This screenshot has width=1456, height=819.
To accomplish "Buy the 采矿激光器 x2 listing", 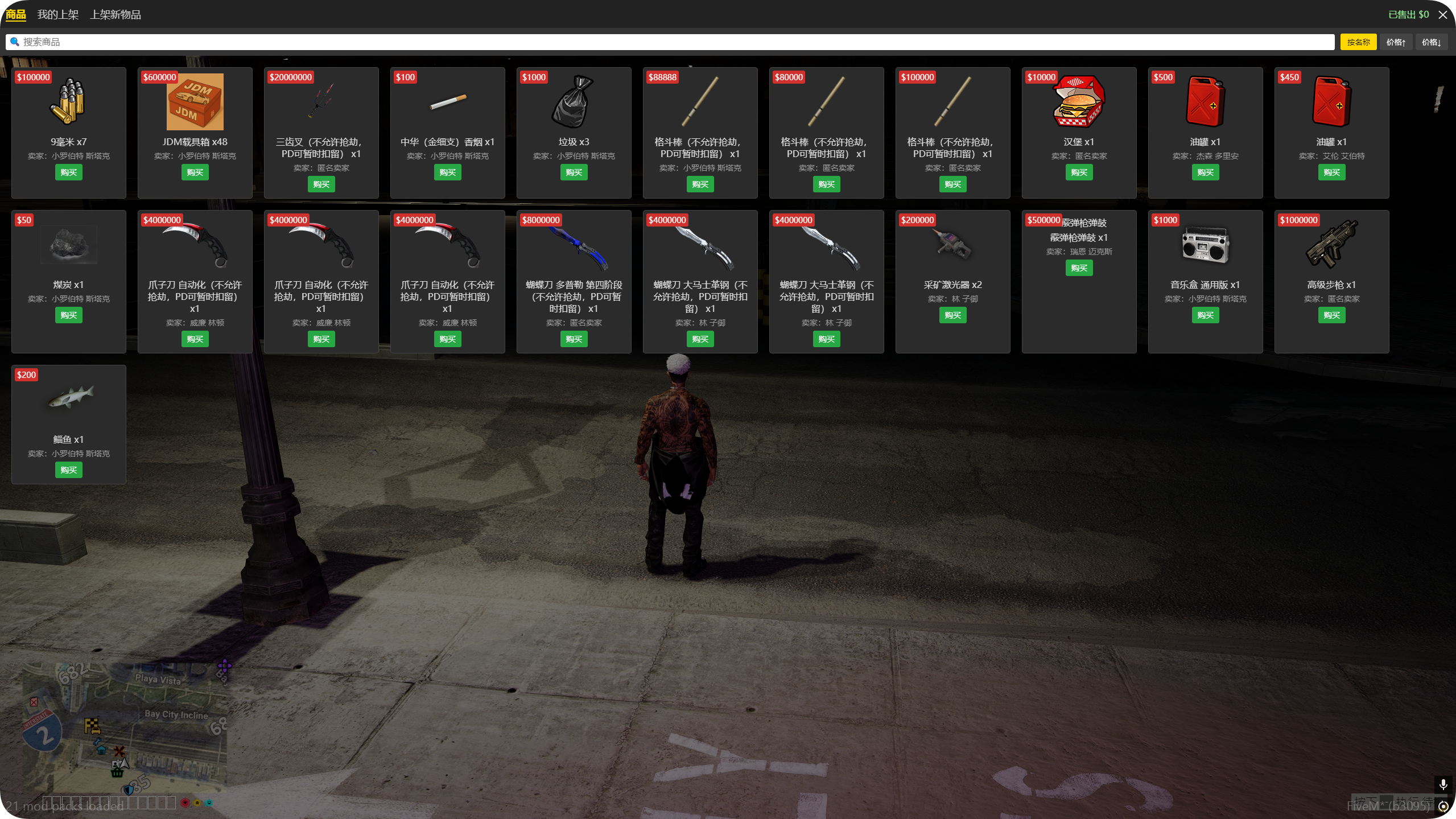I will (952, 315).
